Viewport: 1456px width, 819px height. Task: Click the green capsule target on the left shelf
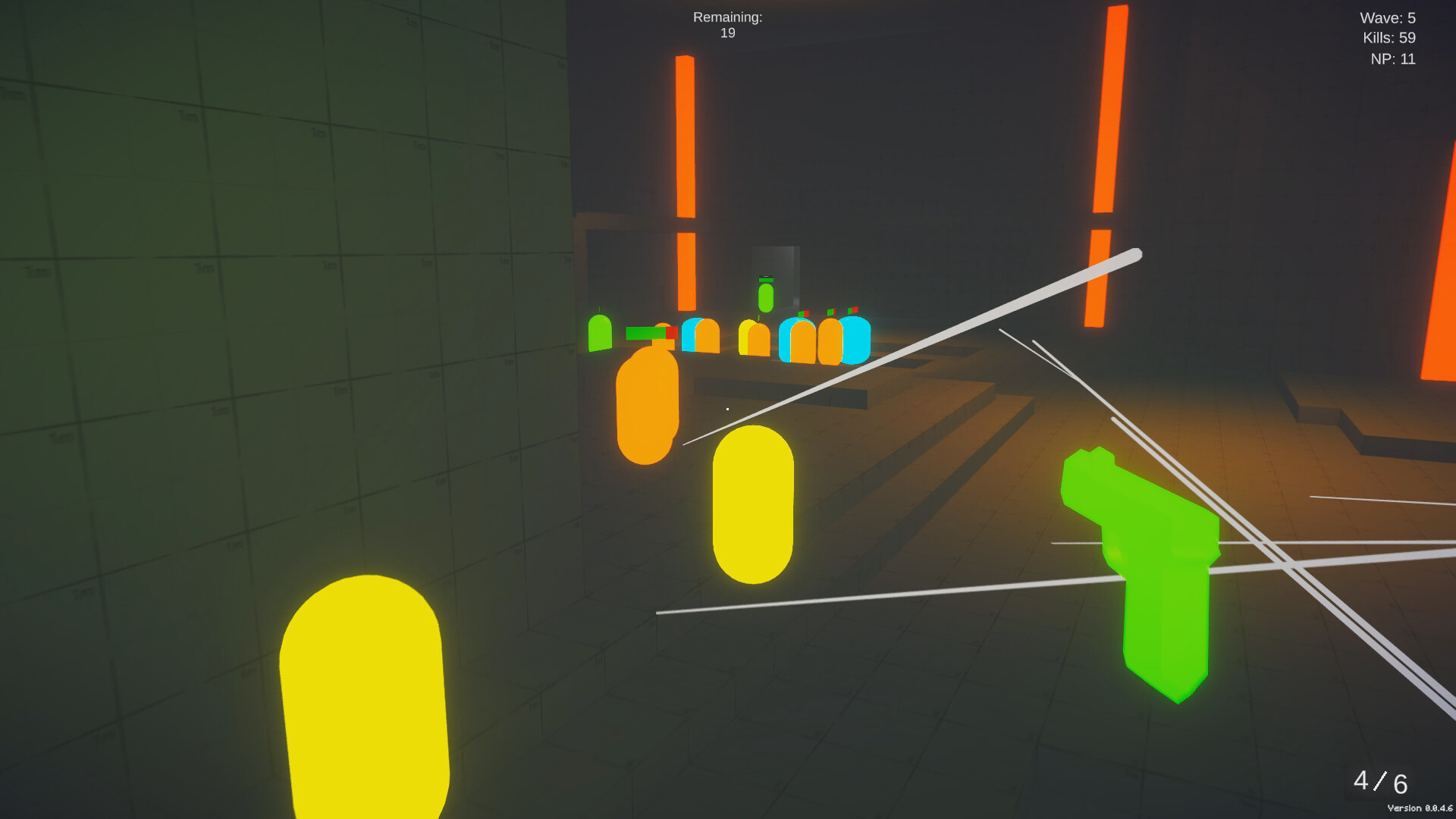pyautogui.click(x=599, y=334)
